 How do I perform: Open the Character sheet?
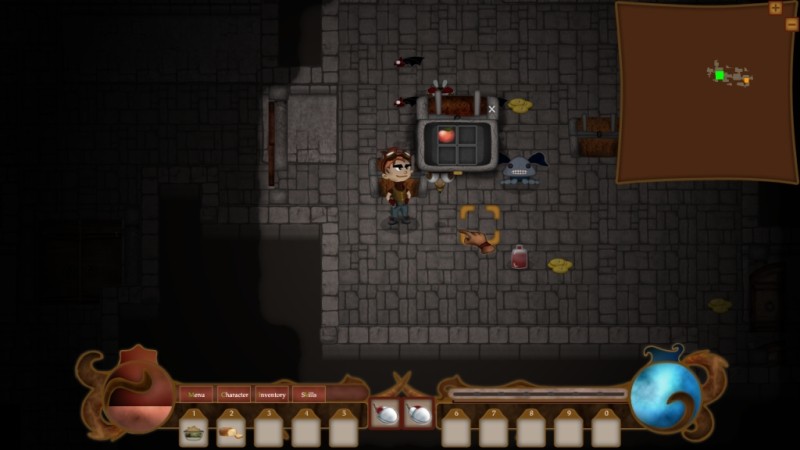234,394
